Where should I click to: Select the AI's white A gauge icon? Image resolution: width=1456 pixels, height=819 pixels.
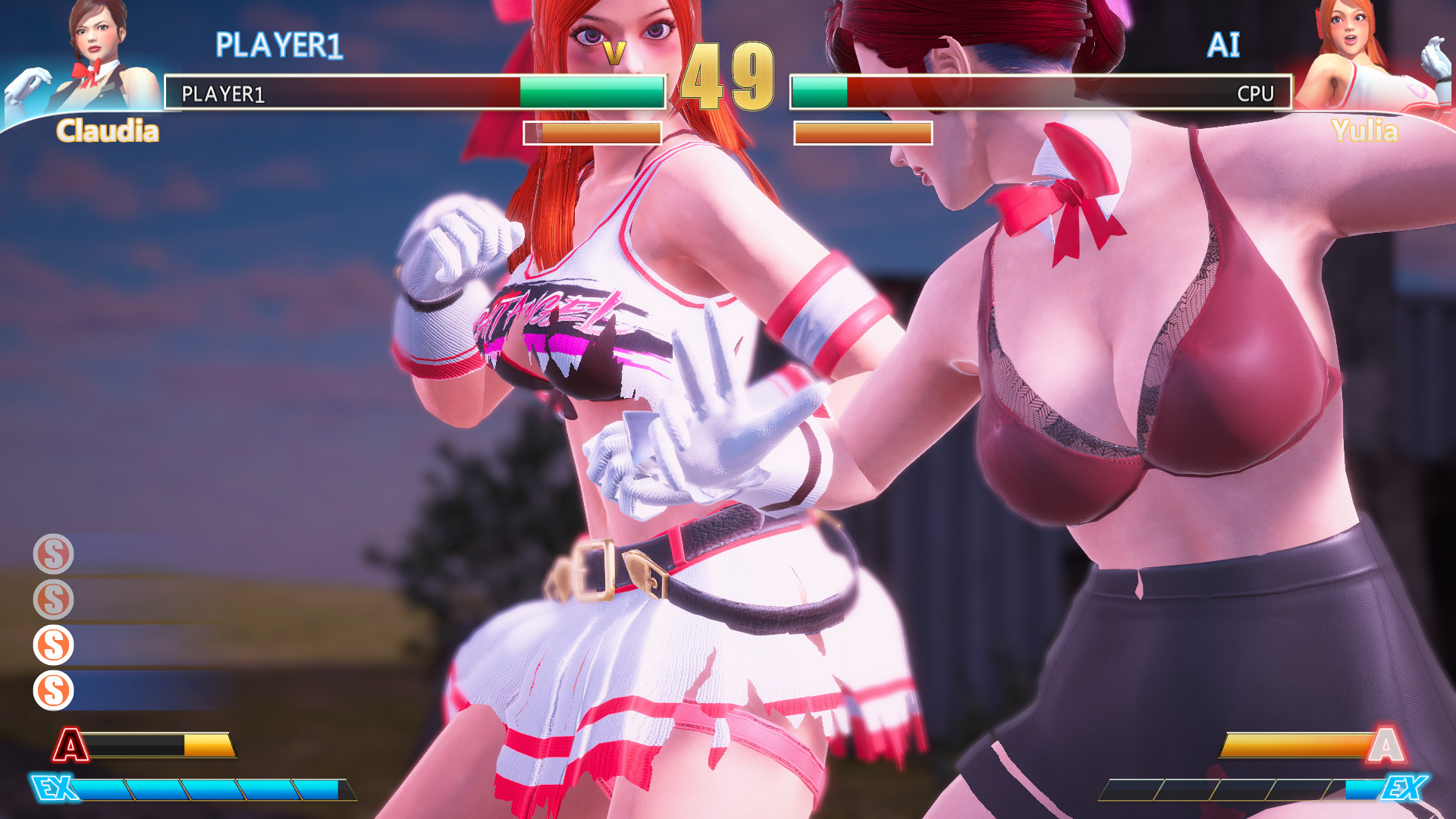[x=1385, y=745]
